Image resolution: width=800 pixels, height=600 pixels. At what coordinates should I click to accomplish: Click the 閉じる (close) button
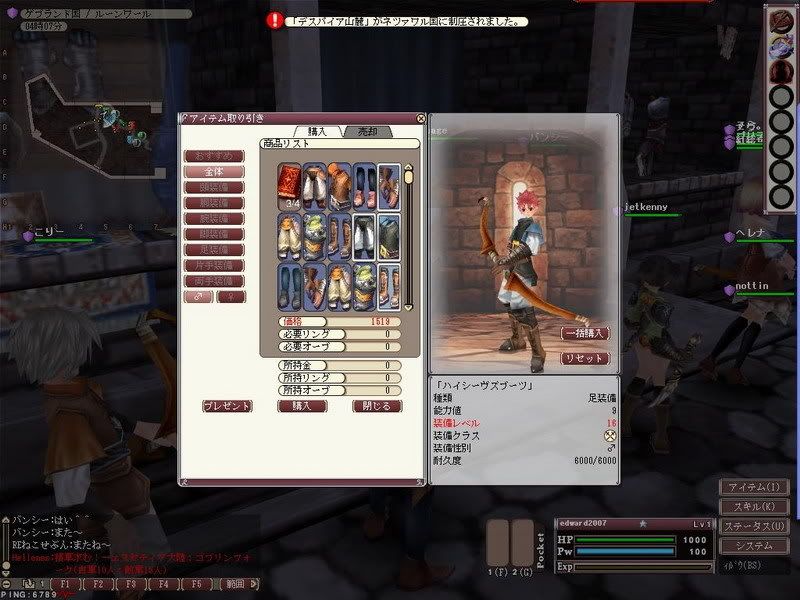tap(377, 406)
